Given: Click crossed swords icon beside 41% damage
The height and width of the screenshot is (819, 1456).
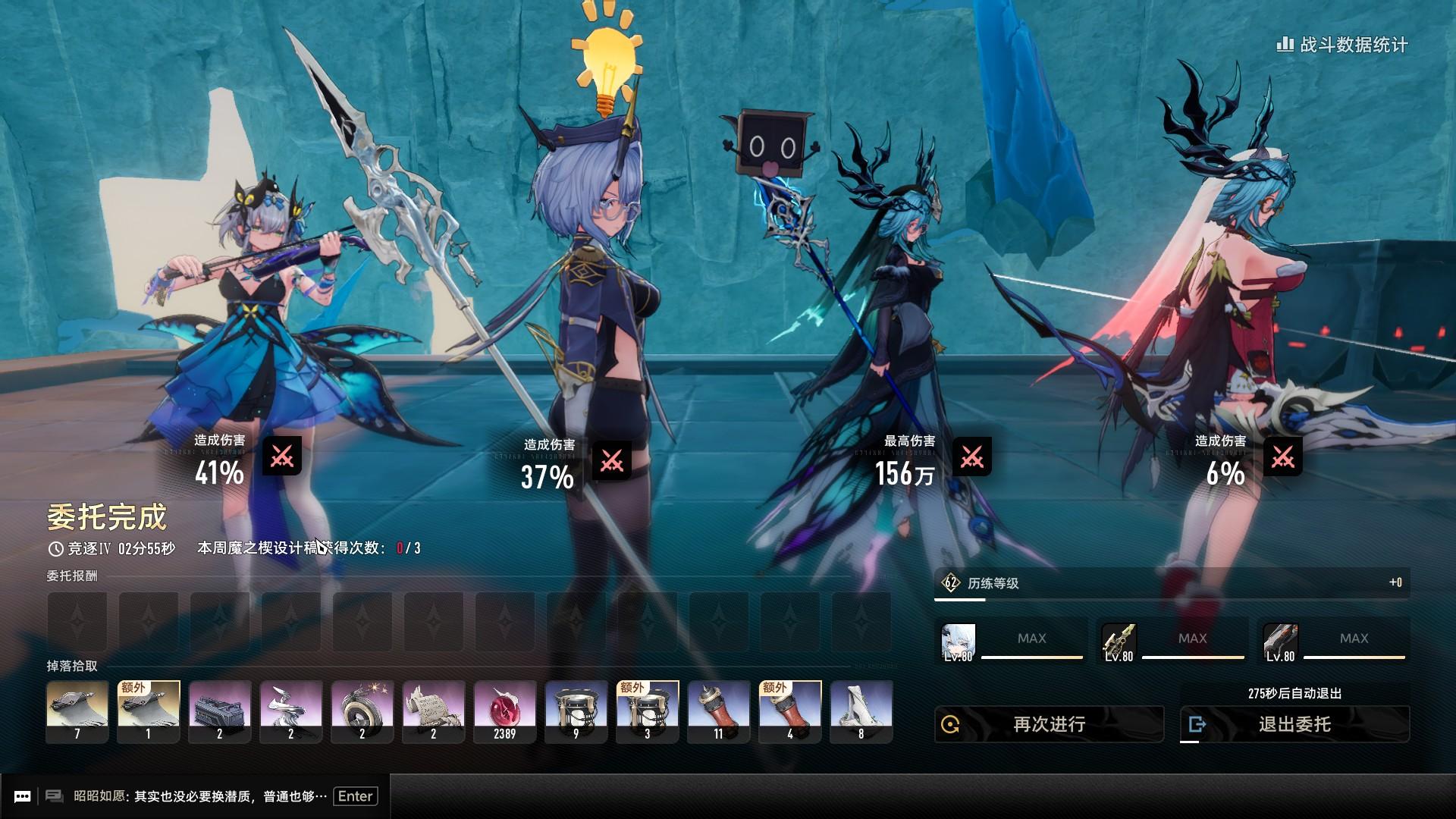Looking at the screenshot, I should click(282, 456).
